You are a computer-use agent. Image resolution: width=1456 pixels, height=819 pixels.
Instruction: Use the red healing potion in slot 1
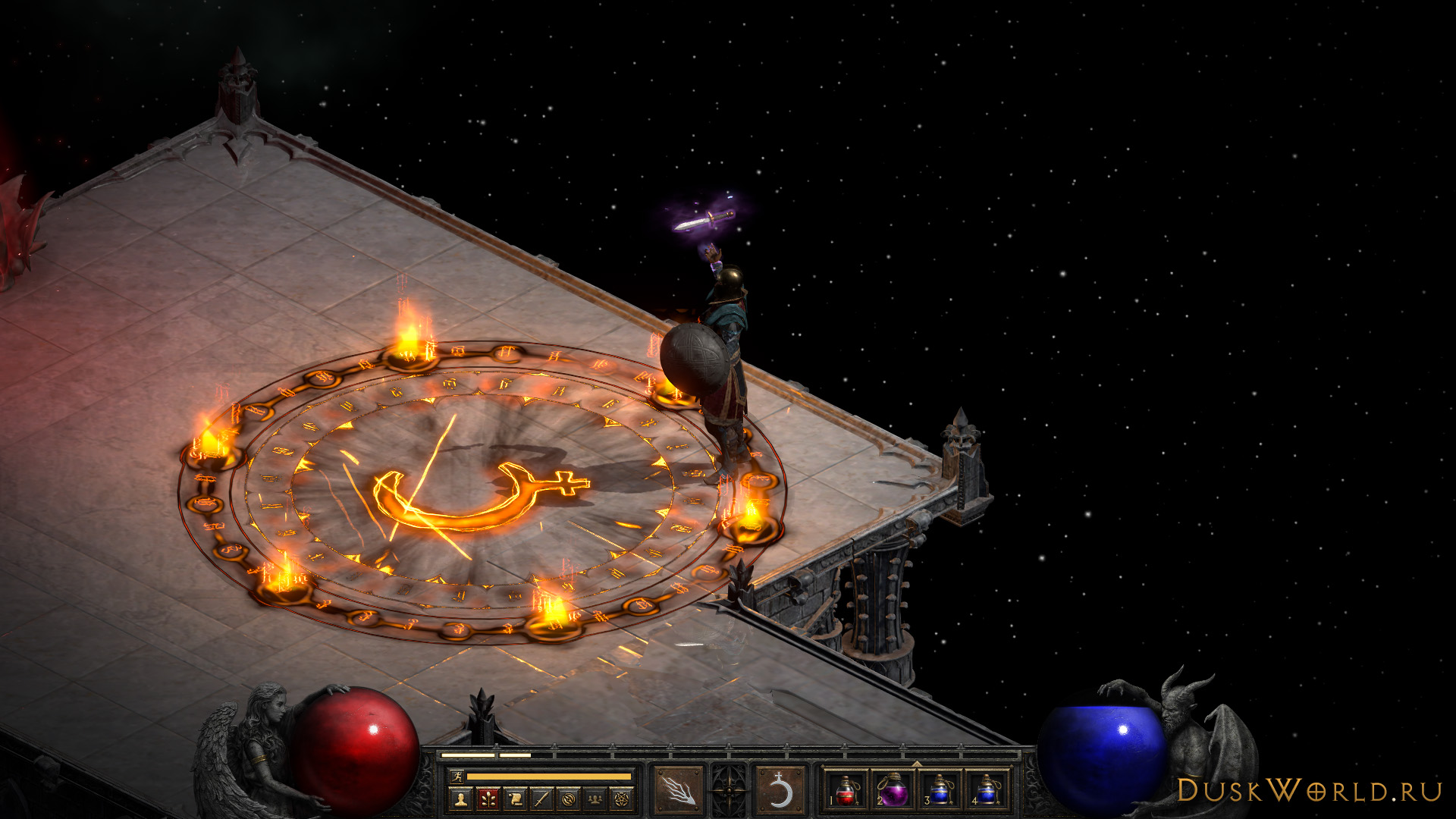847,792
